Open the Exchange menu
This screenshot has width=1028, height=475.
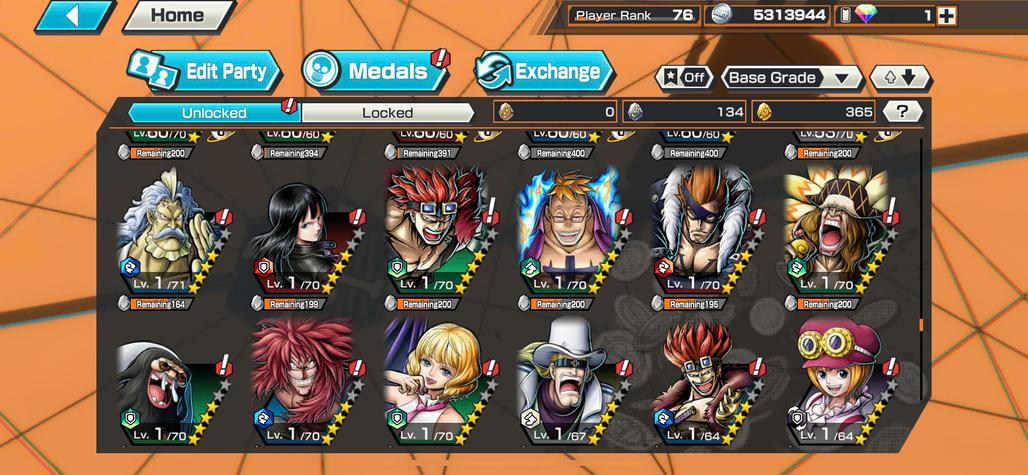(x=543, y=72)
